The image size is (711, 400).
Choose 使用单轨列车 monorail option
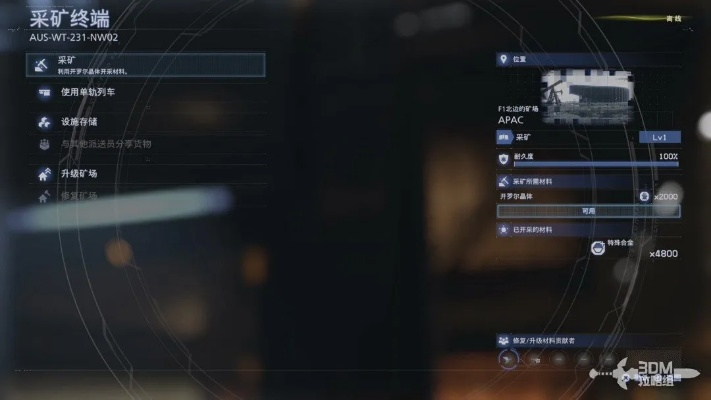pyautogui.click(x=90, y=94)
